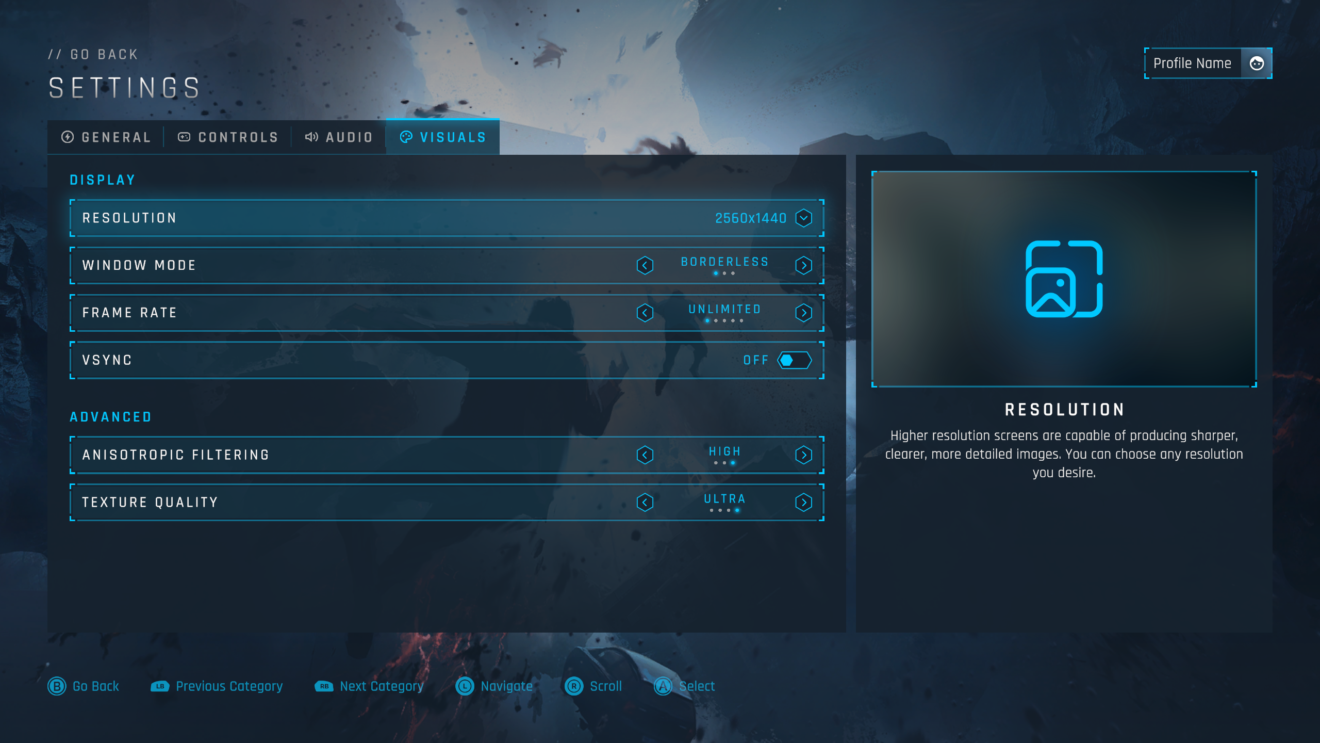Click the Profile Name button

coord(1192,63)
